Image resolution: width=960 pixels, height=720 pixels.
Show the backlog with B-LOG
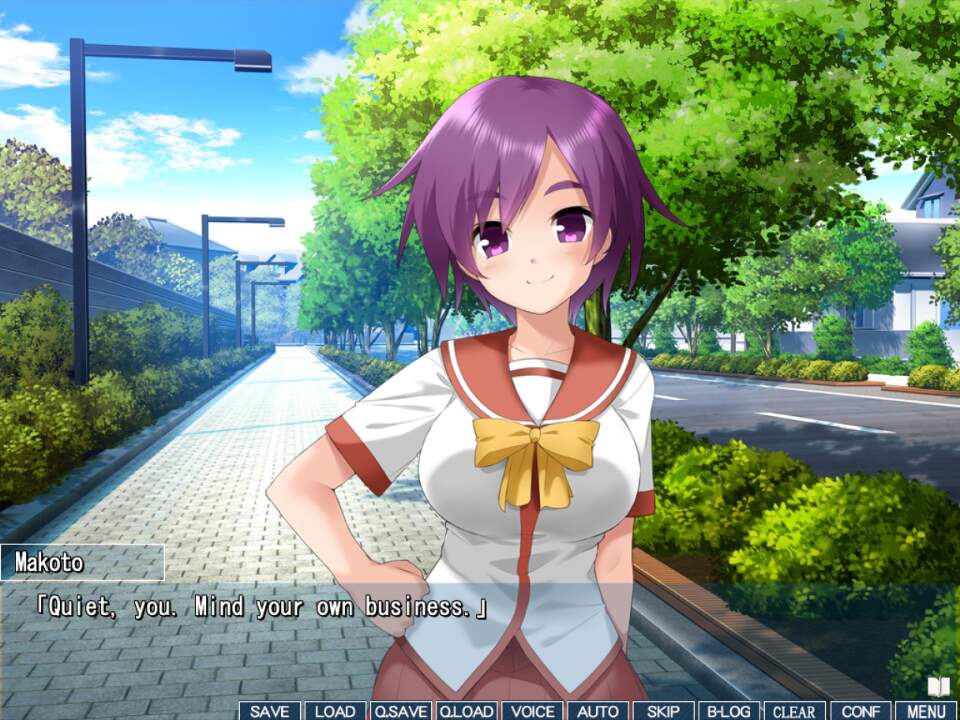pos(728,711)
